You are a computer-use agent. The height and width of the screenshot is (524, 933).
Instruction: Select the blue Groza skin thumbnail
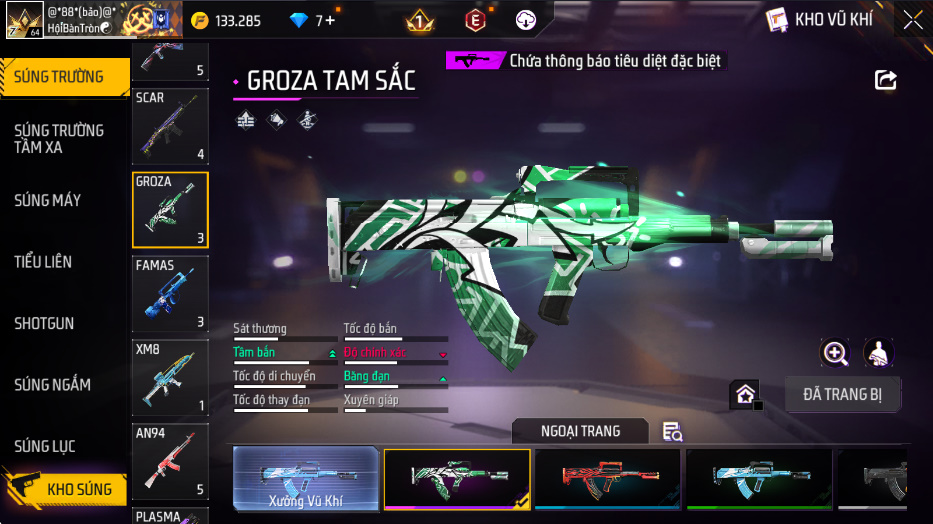tap(758, 479)
